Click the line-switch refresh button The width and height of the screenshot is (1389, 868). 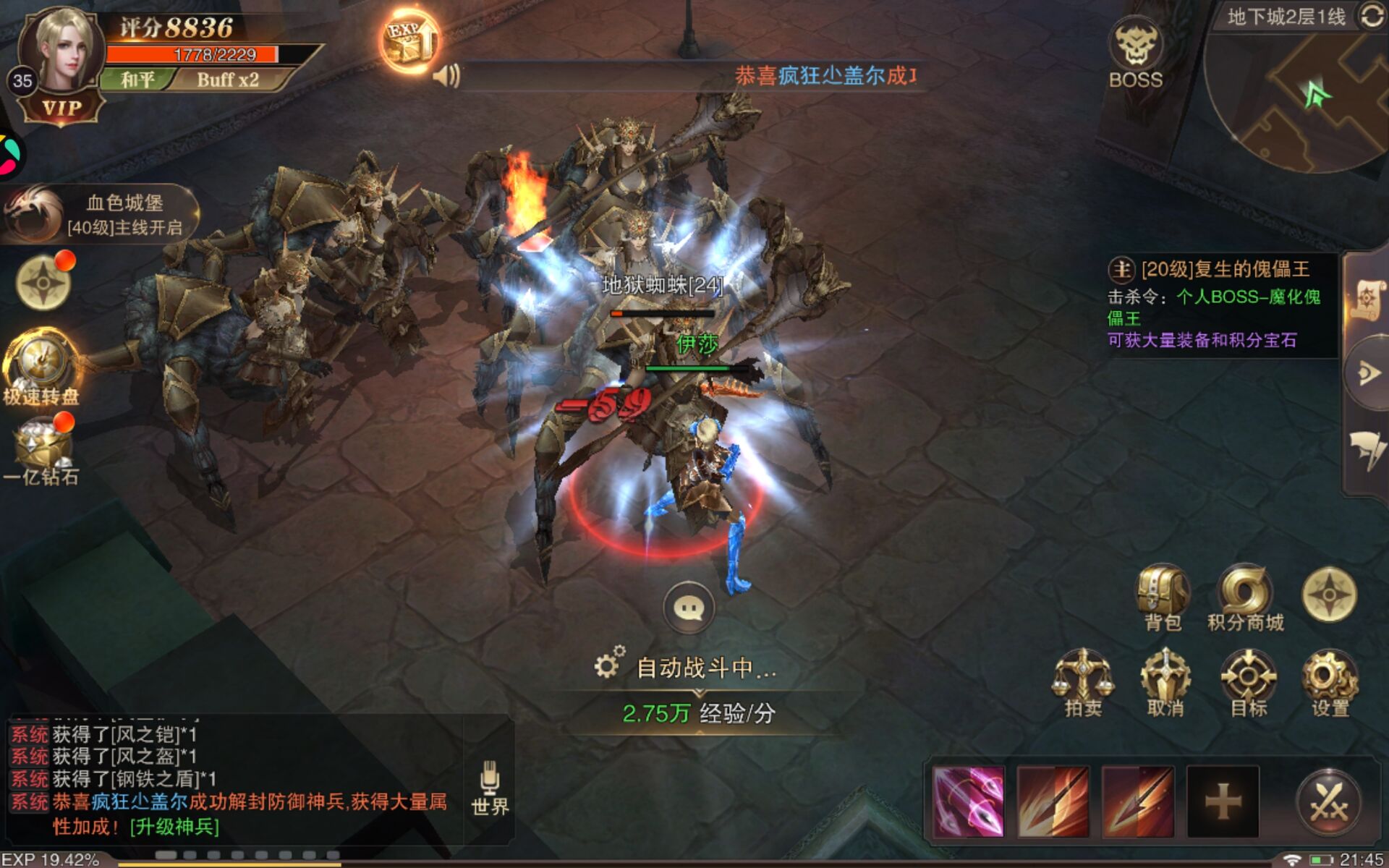tap(1372, 16)
